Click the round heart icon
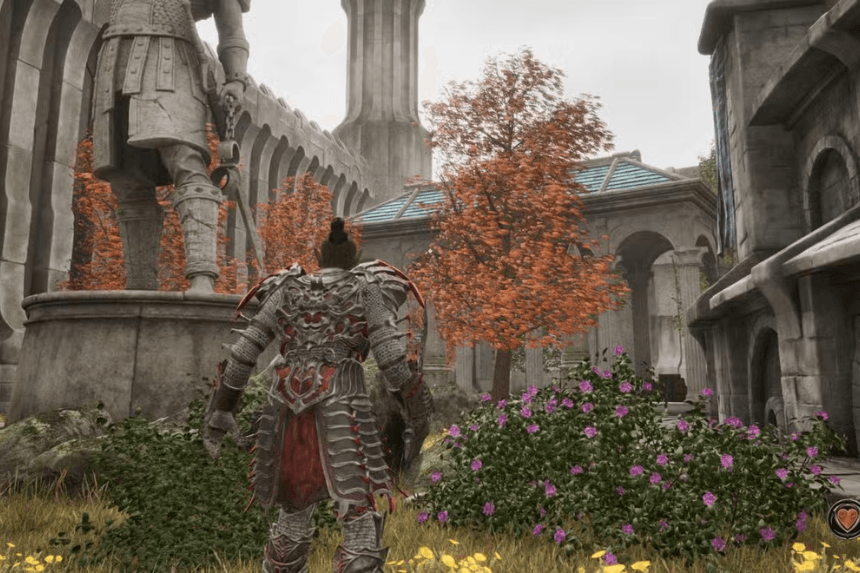 [846, 518]
